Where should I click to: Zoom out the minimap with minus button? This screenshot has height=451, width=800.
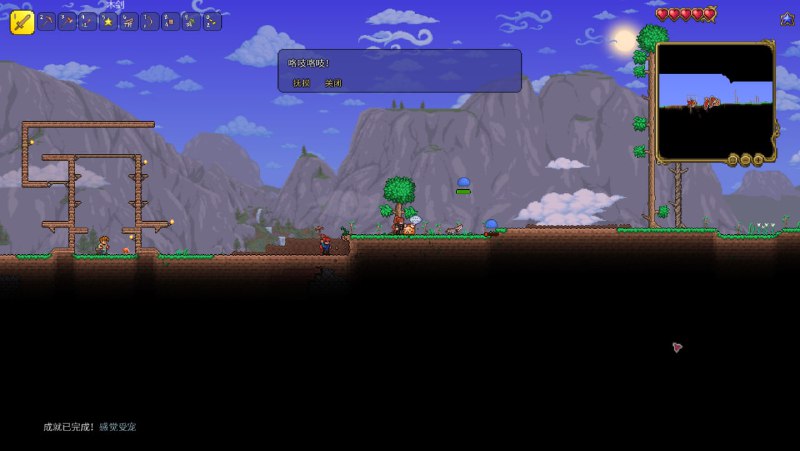tap(745, 160)
